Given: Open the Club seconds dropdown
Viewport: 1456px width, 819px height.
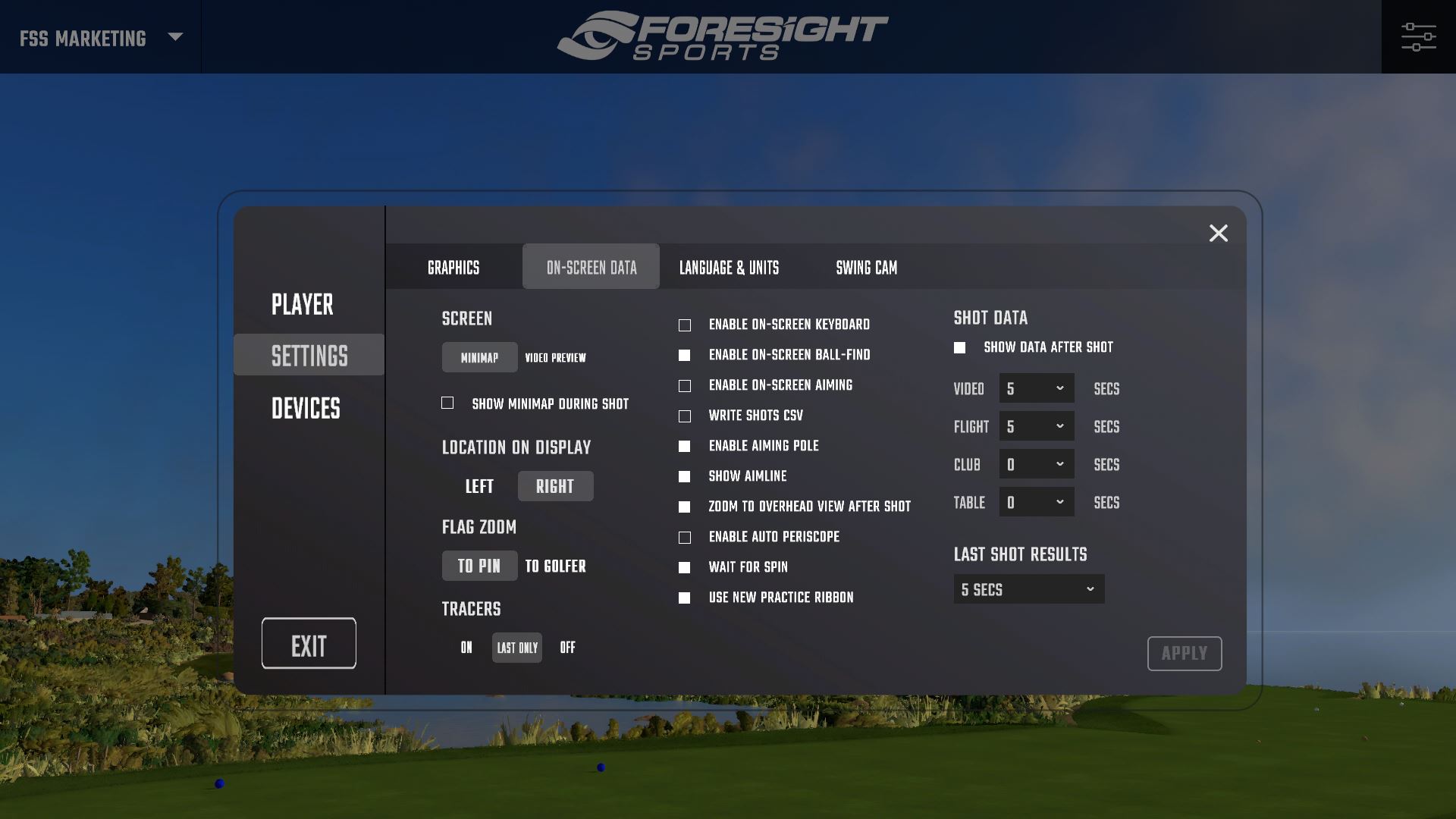Looking at the screenshot, I should point(1036,463).
